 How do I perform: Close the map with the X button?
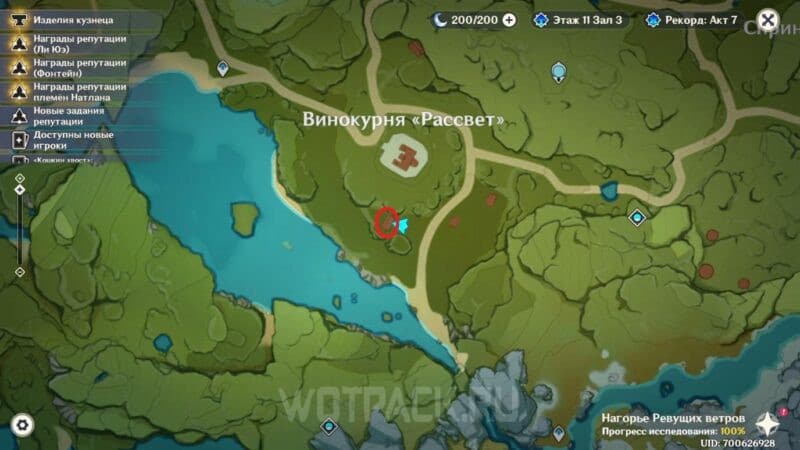[767, 20]
